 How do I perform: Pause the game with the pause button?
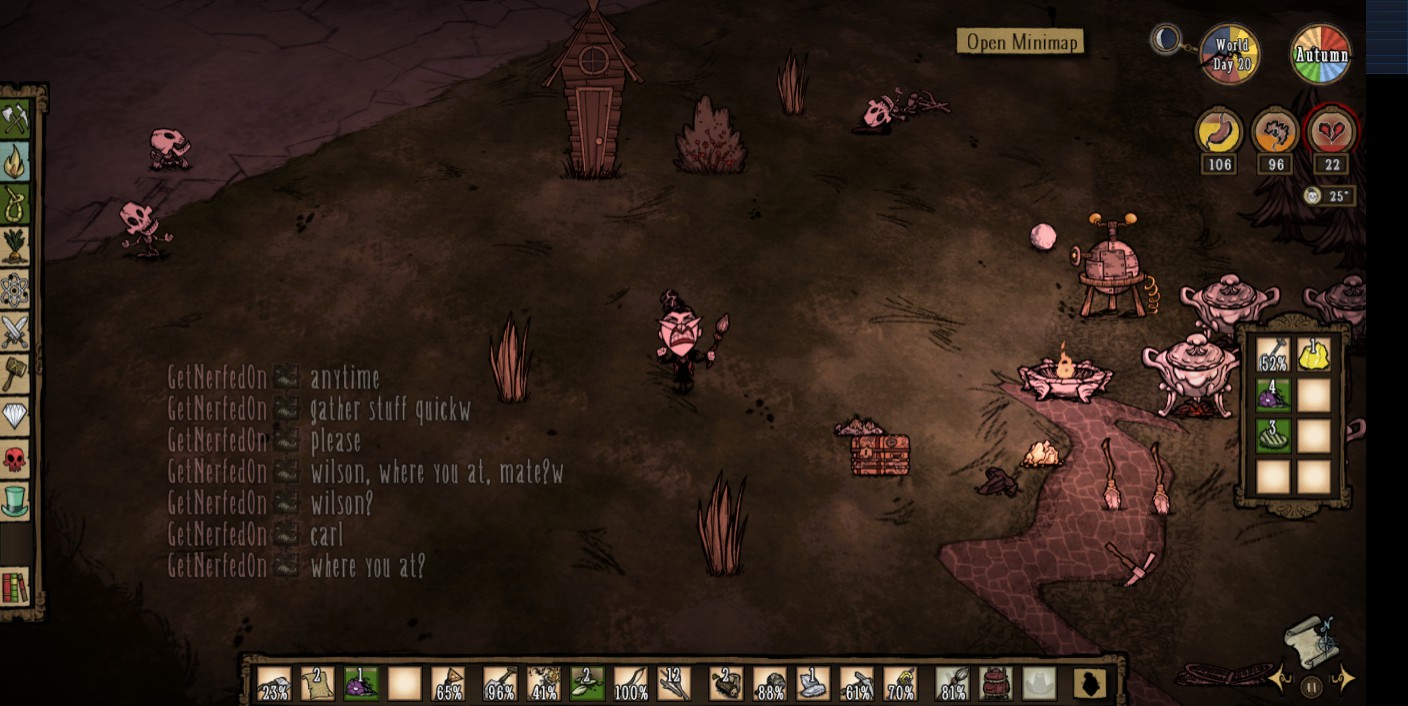click(x=1312, y=687)
